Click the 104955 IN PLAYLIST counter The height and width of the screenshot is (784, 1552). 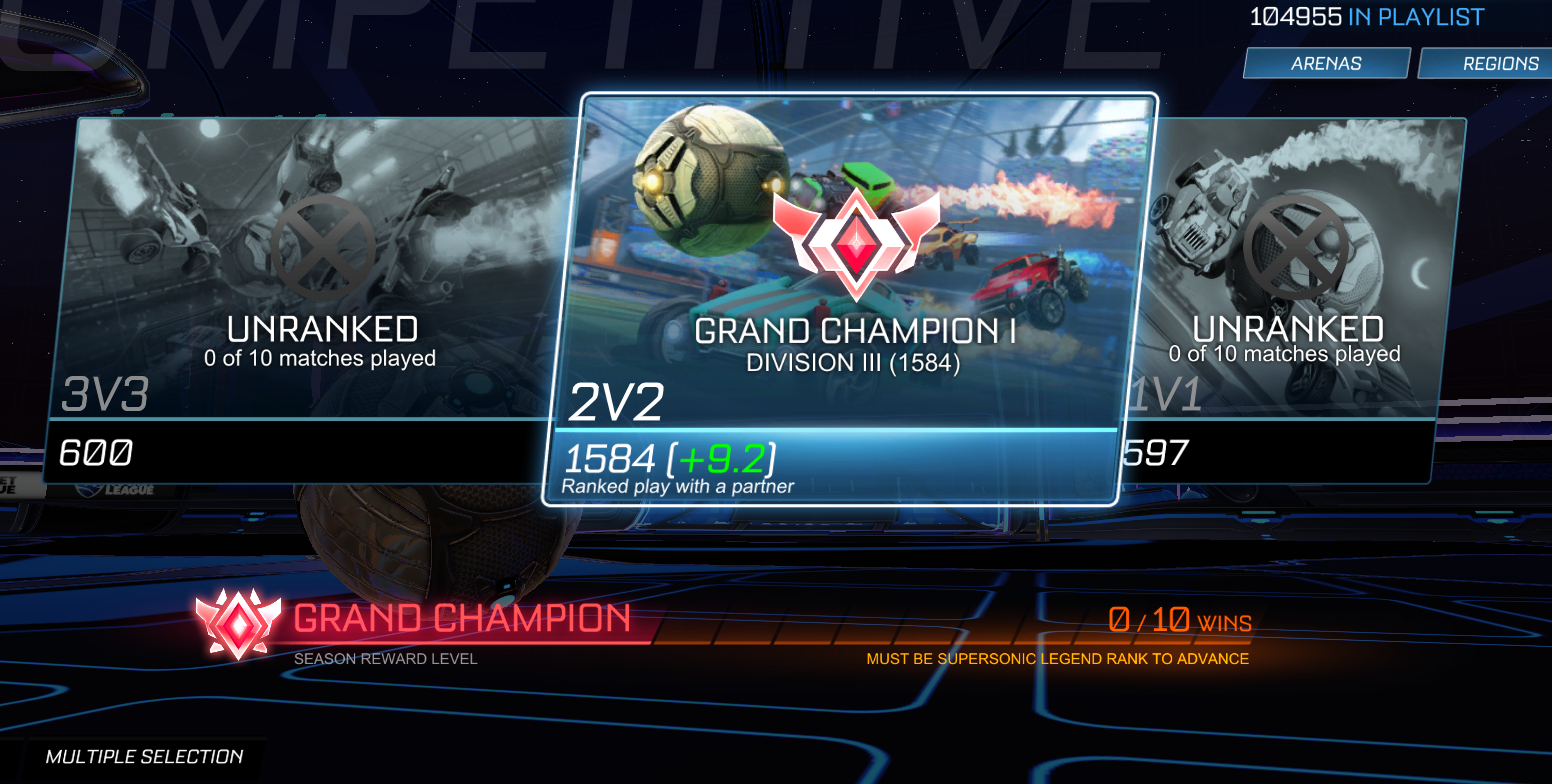point(1367,16)
